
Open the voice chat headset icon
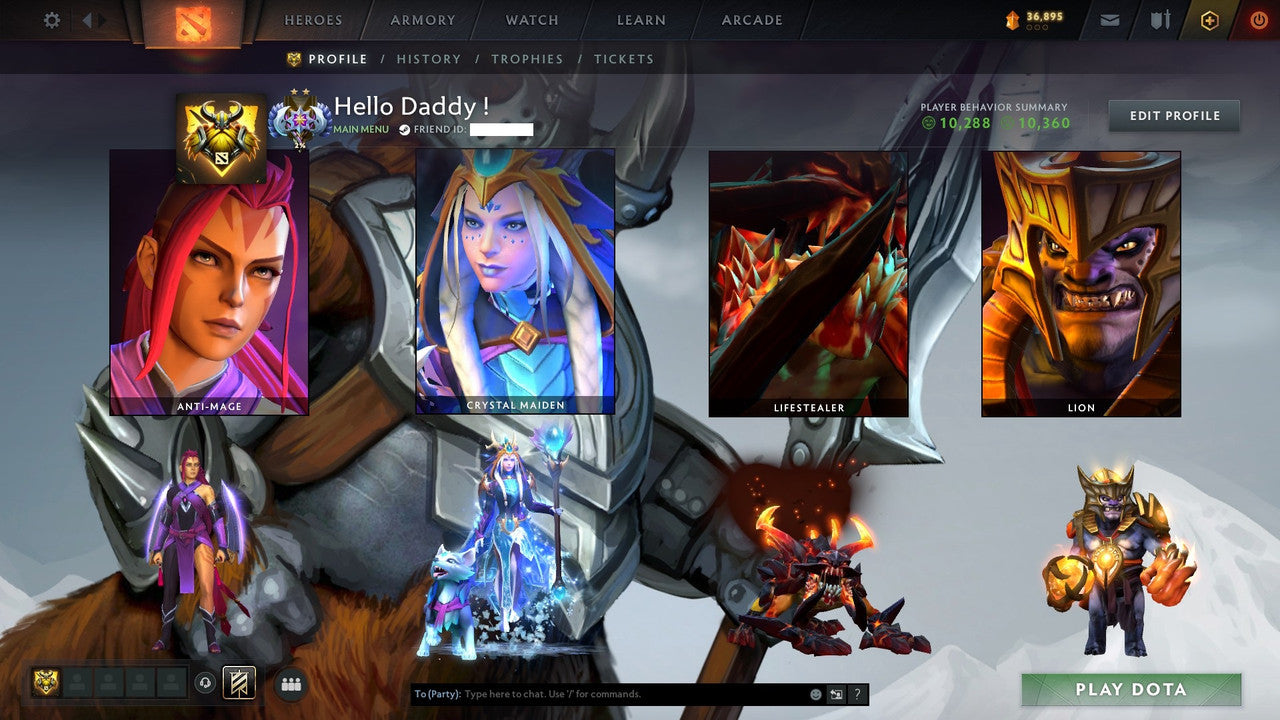(206, 683)
